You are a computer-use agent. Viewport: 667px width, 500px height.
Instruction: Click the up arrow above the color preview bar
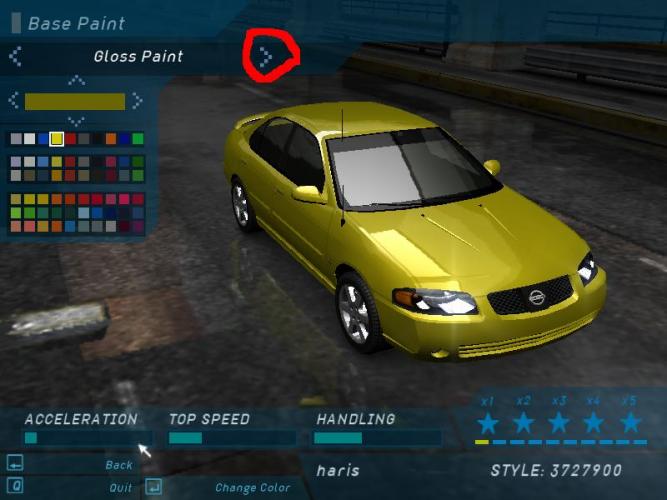[x=76, y=82]
